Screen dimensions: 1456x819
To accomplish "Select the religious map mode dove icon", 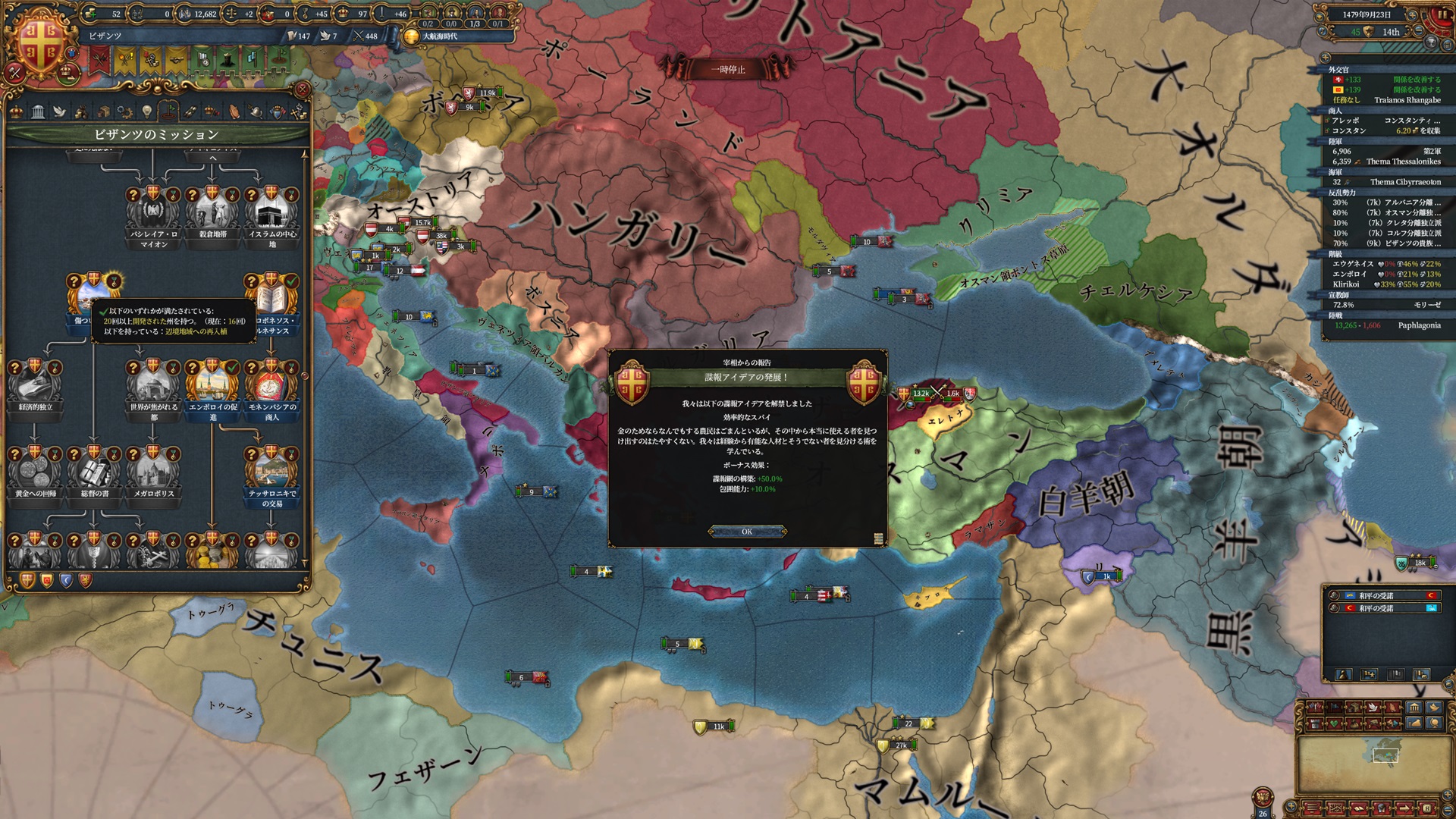I will click(x=1373, y=708).
